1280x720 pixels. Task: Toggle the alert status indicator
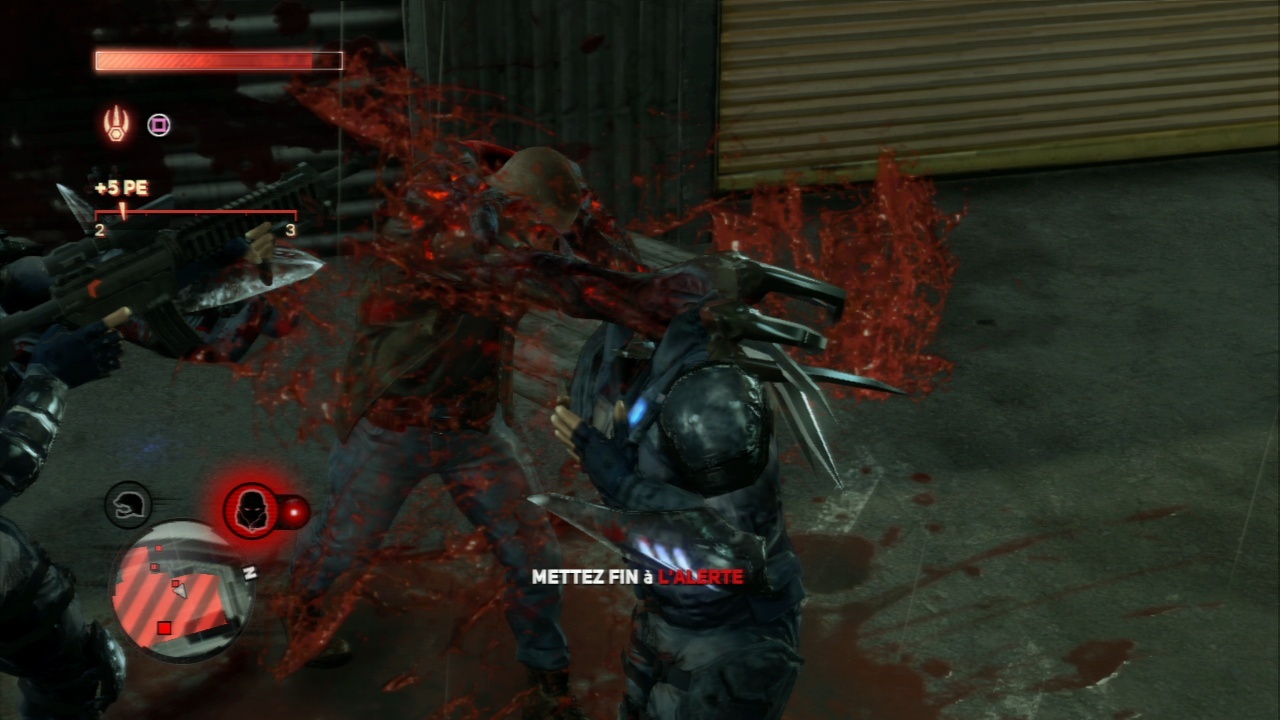coord(250,512)
